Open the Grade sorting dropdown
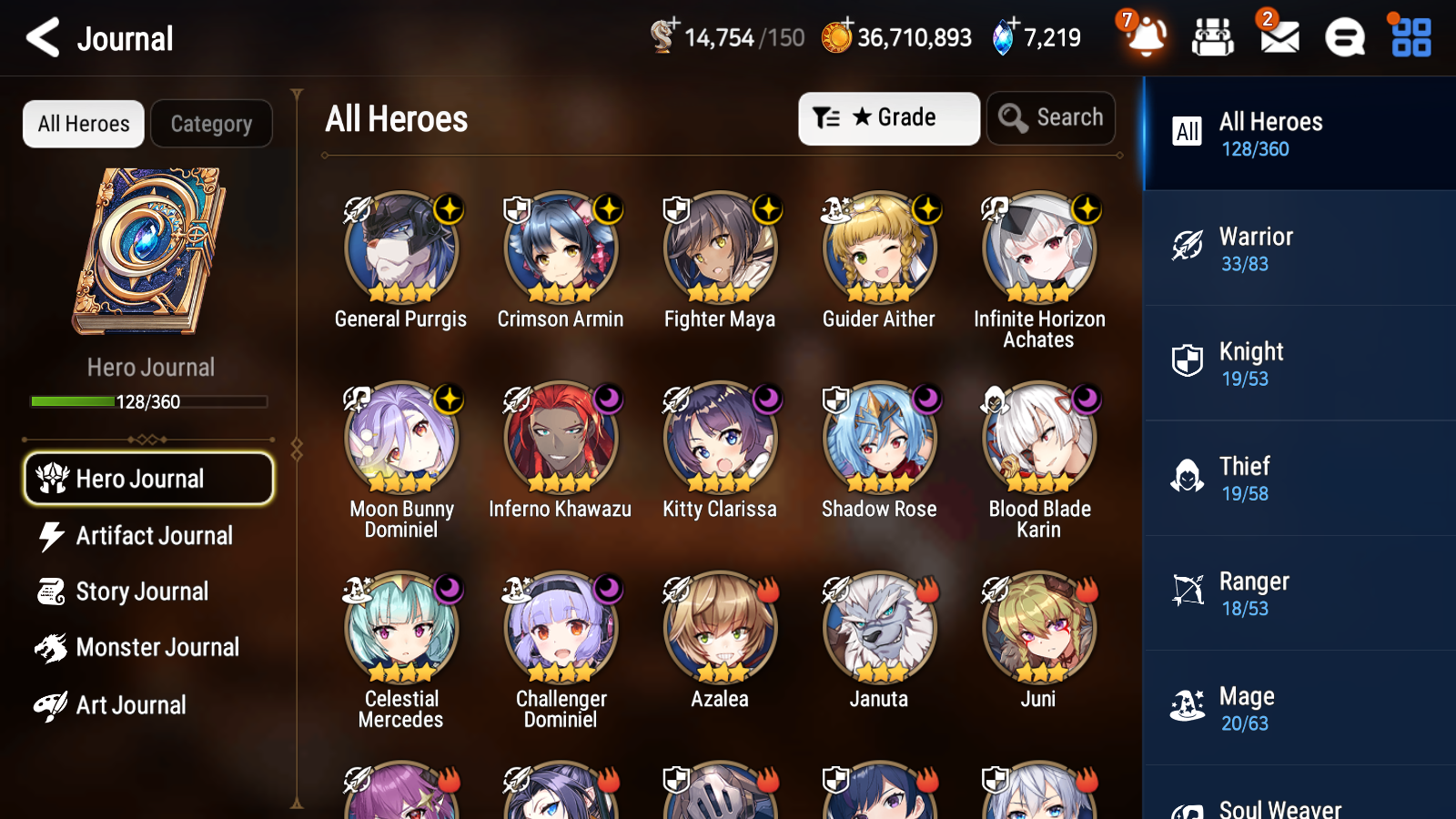This screenshot has height=819, width=1456. click(888, 117)
